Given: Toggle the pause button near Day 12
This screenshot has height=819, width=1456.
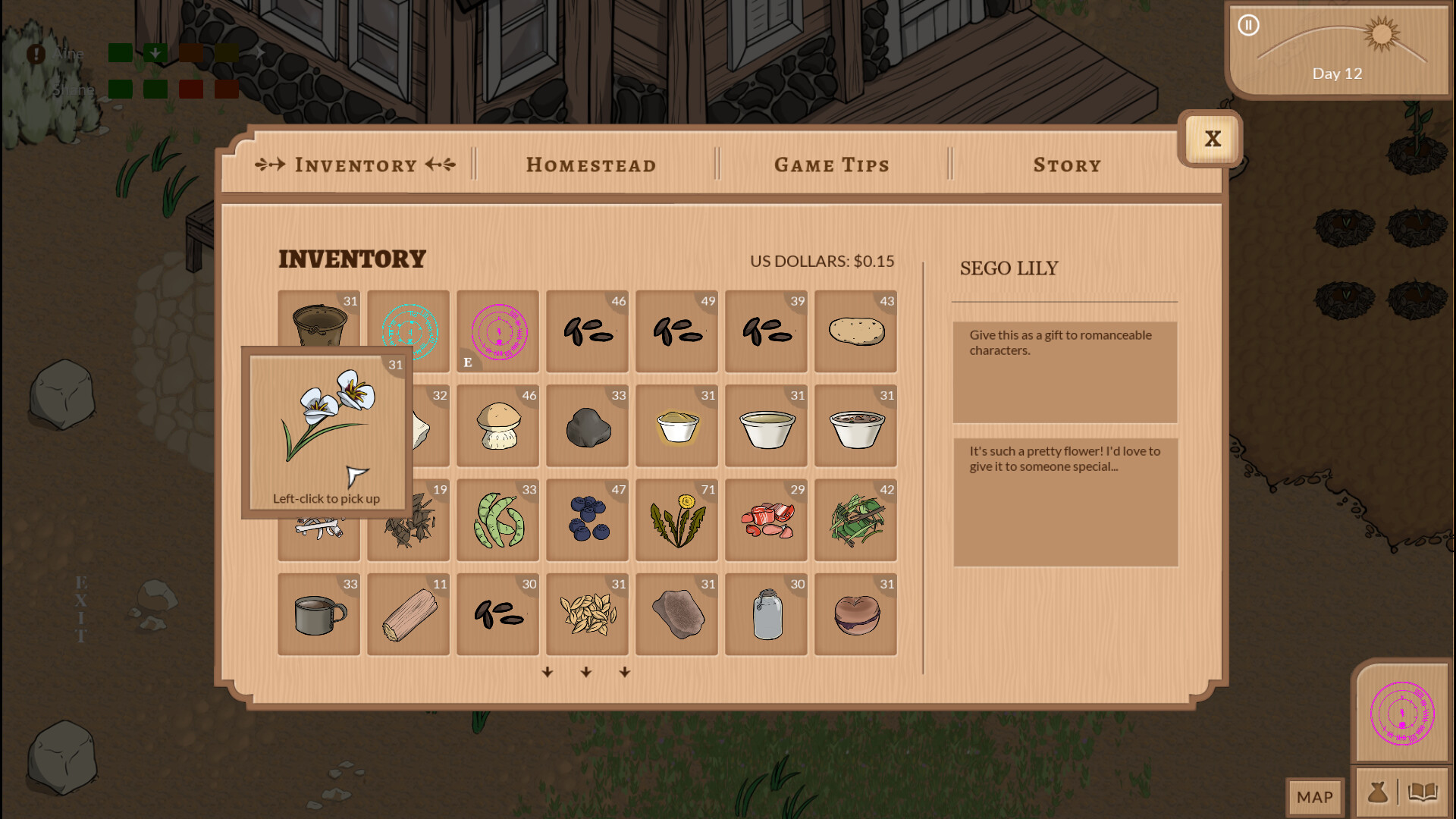Looking at the screenshot, I should coord(1248,25).
